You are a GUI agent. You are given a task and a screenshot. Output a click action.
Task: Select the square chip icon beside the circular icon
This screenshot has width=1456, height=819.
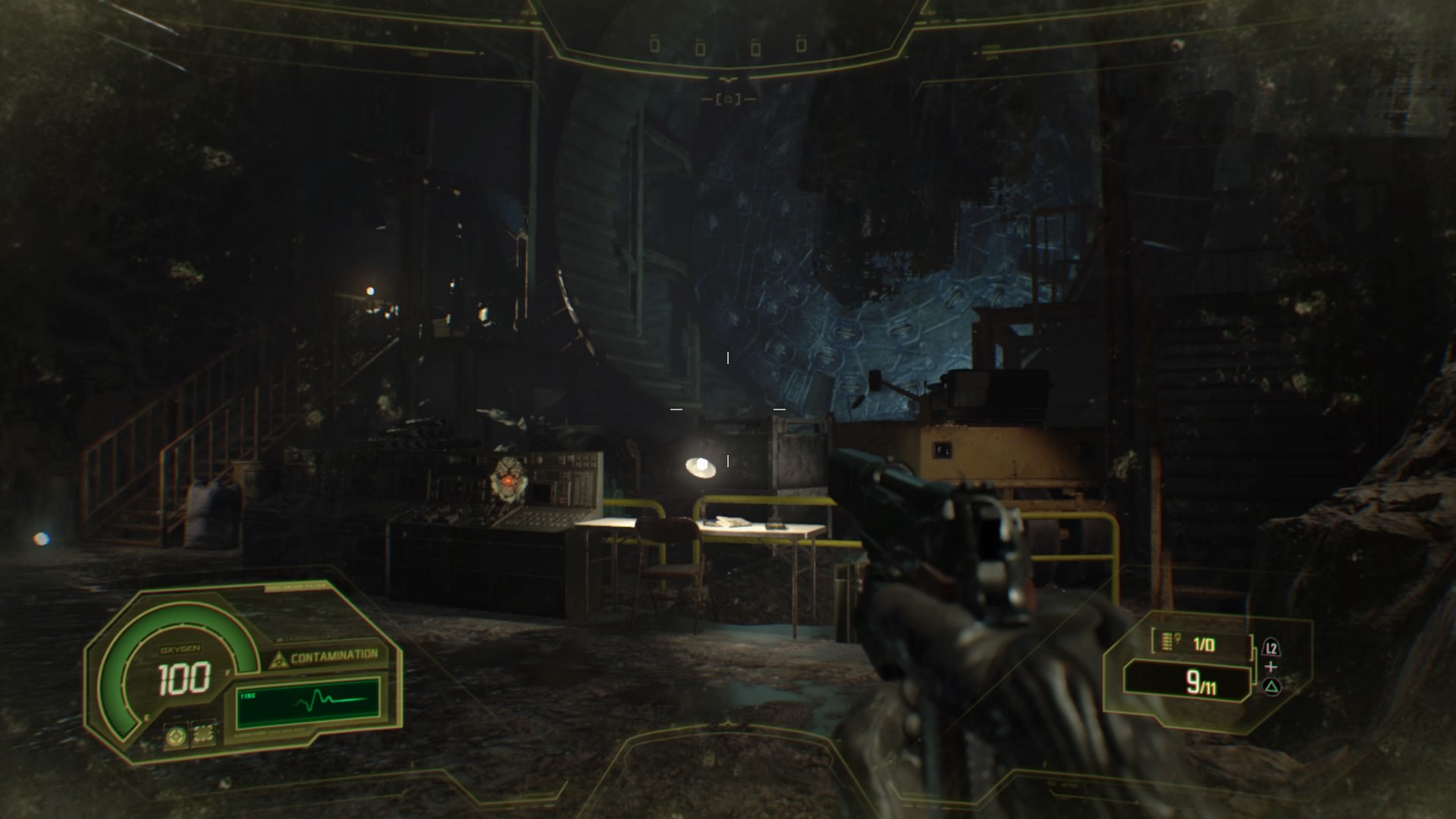coord(203,734)
